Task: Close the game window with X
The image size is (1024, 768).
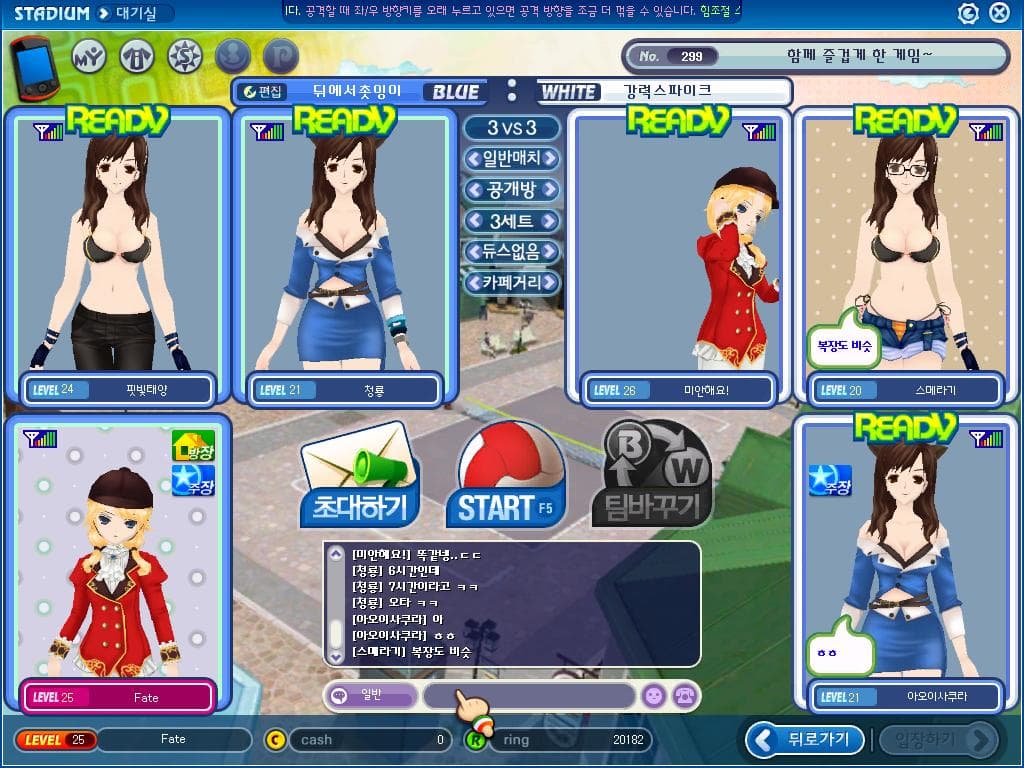Action: (999, 13)
